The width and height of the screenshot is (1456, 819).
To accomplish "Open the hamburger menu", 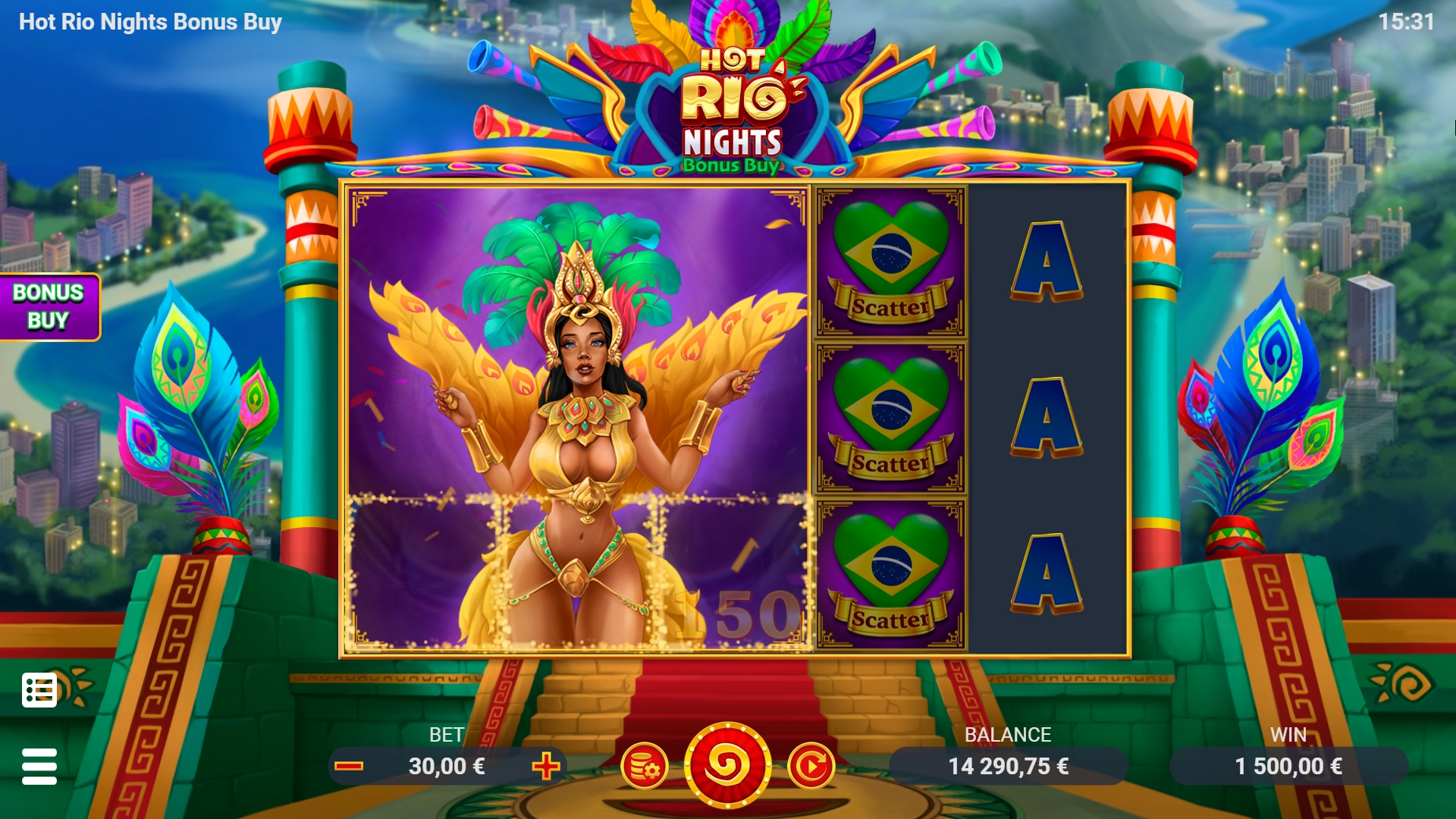I will click(39, 766).
